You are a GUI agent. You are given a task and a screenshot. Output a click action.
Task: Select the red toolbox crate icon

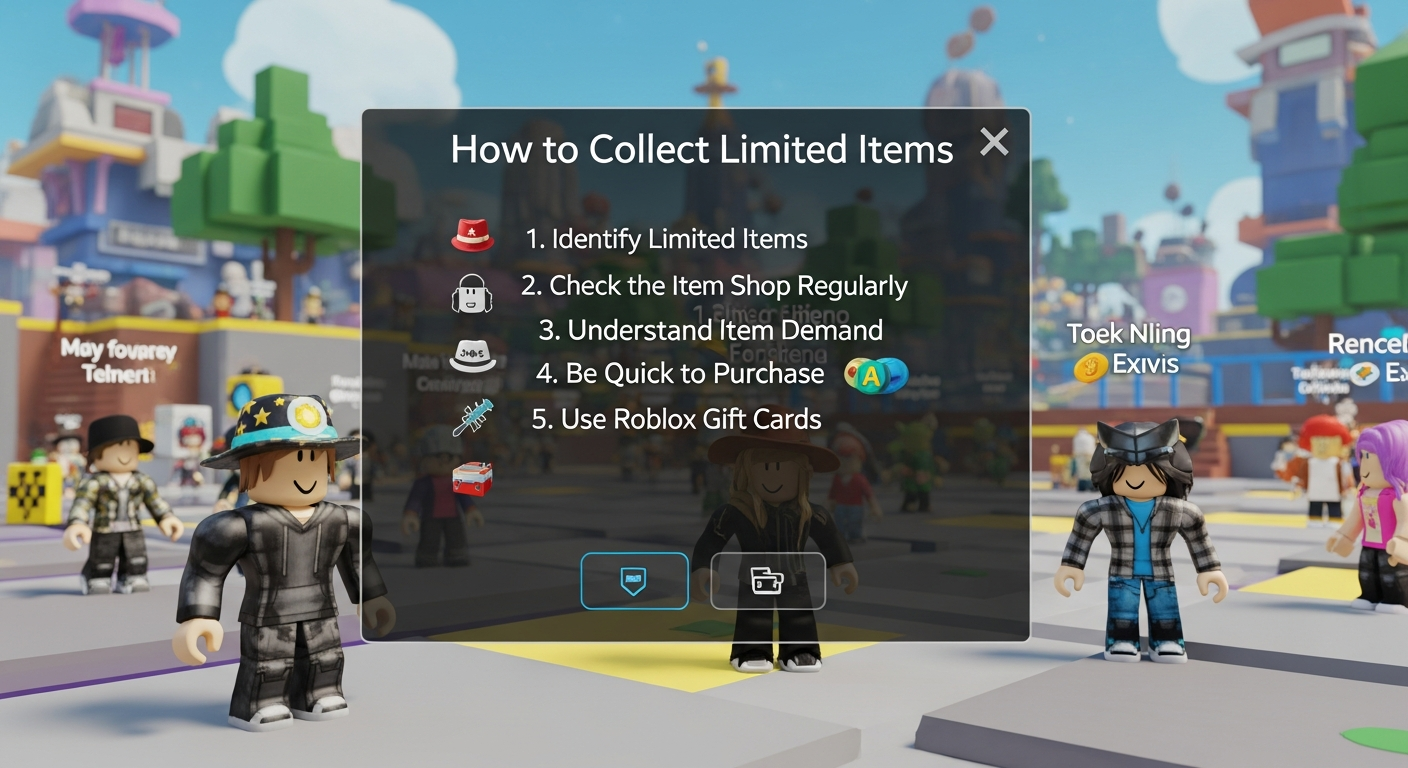[x=472, y=479]
